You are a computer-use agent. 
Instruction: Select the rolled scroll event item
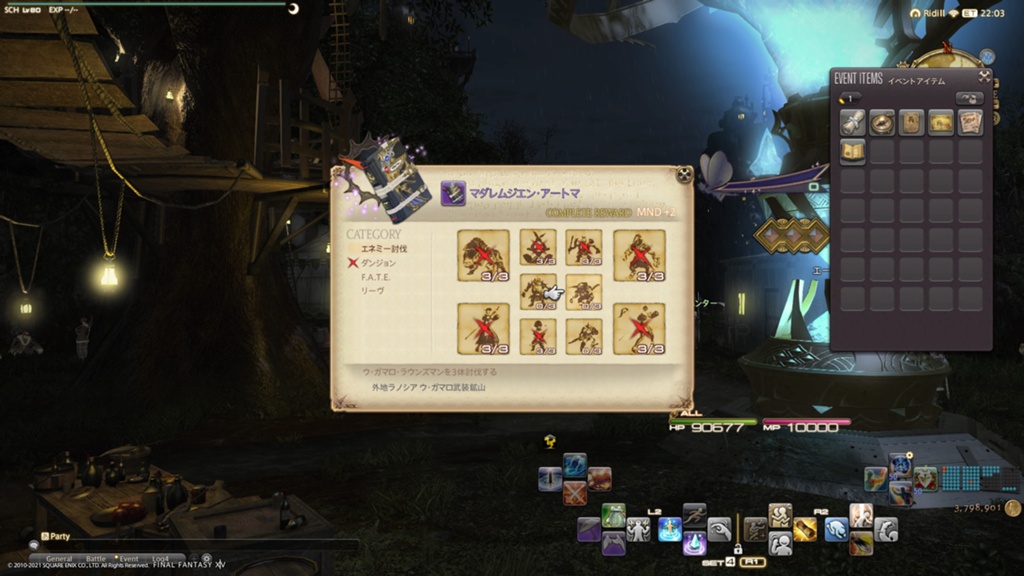852,122
